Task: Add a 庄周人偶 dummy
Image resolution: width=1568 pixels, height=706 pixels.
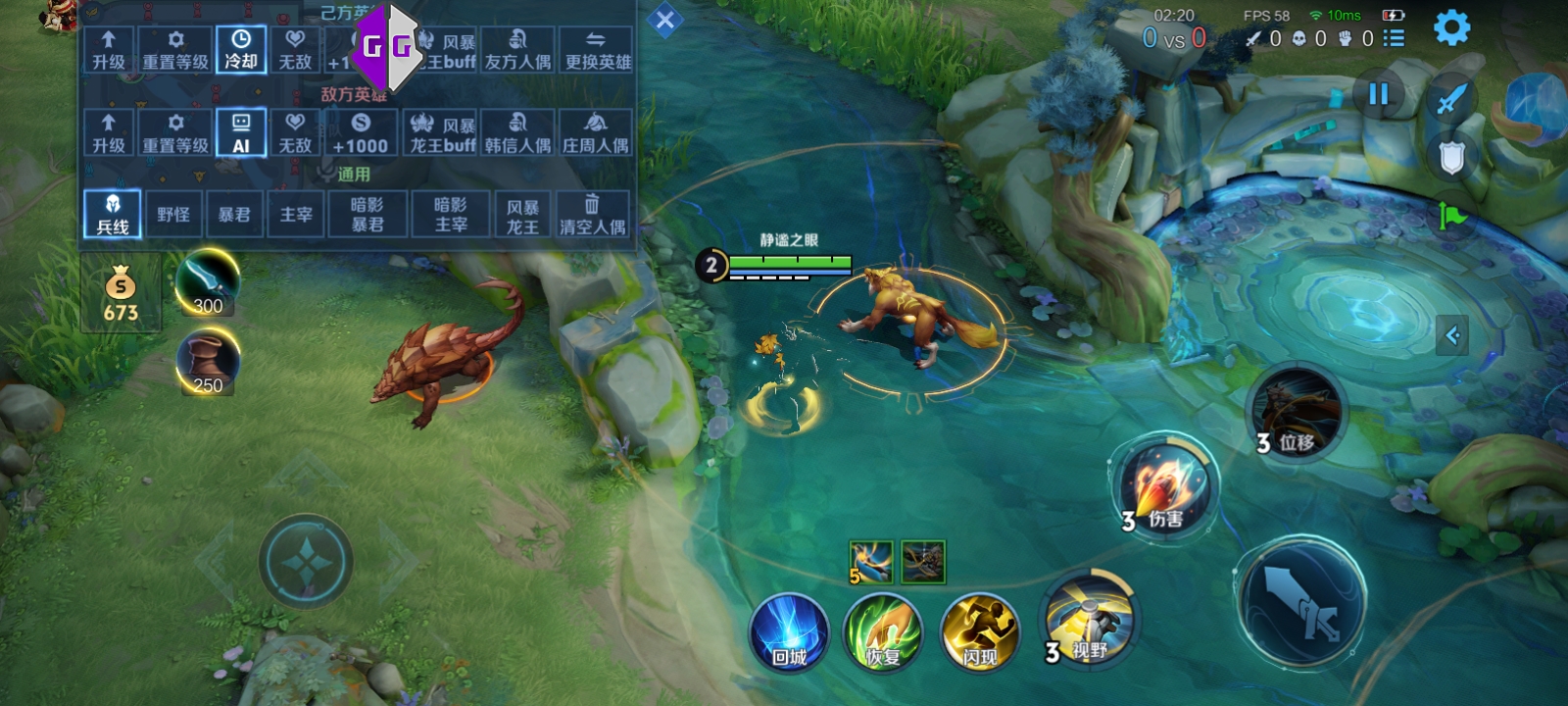Action: click(596, 133)
